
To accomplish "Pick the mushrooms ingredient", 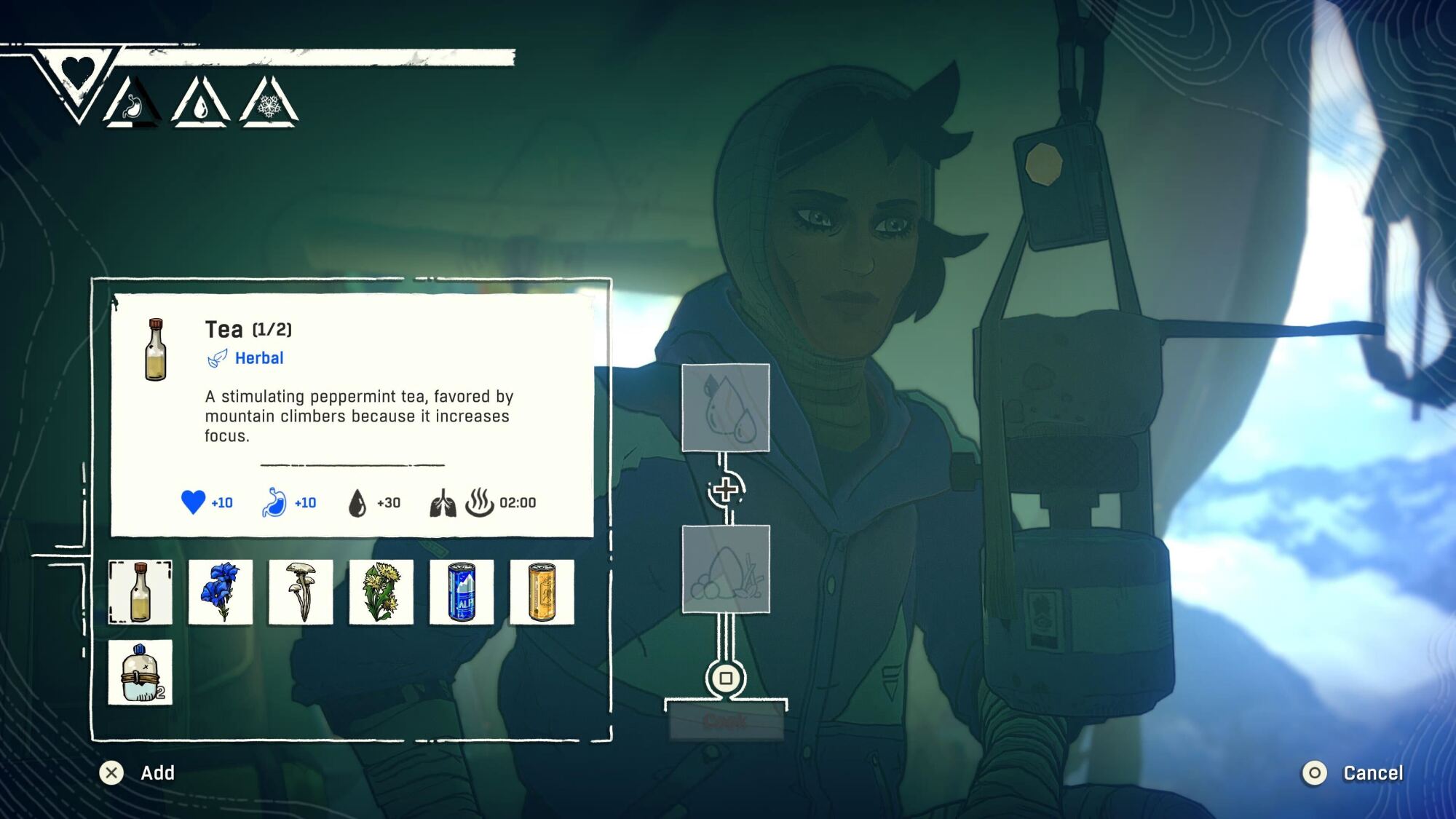I will pyautogui.click(x=301, y=593).
